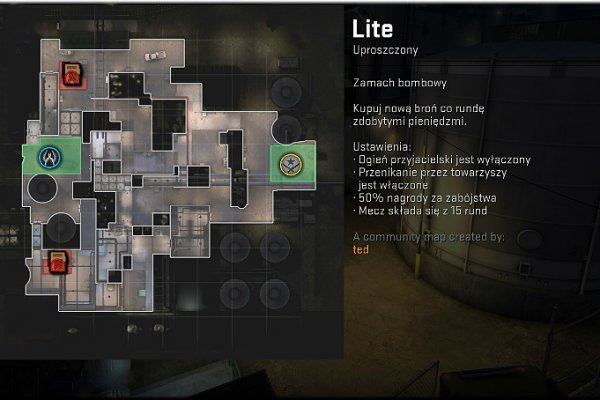Screen dimensions: 600x400
Task: Open map creator 'ted' link
Action: point(361,249)
